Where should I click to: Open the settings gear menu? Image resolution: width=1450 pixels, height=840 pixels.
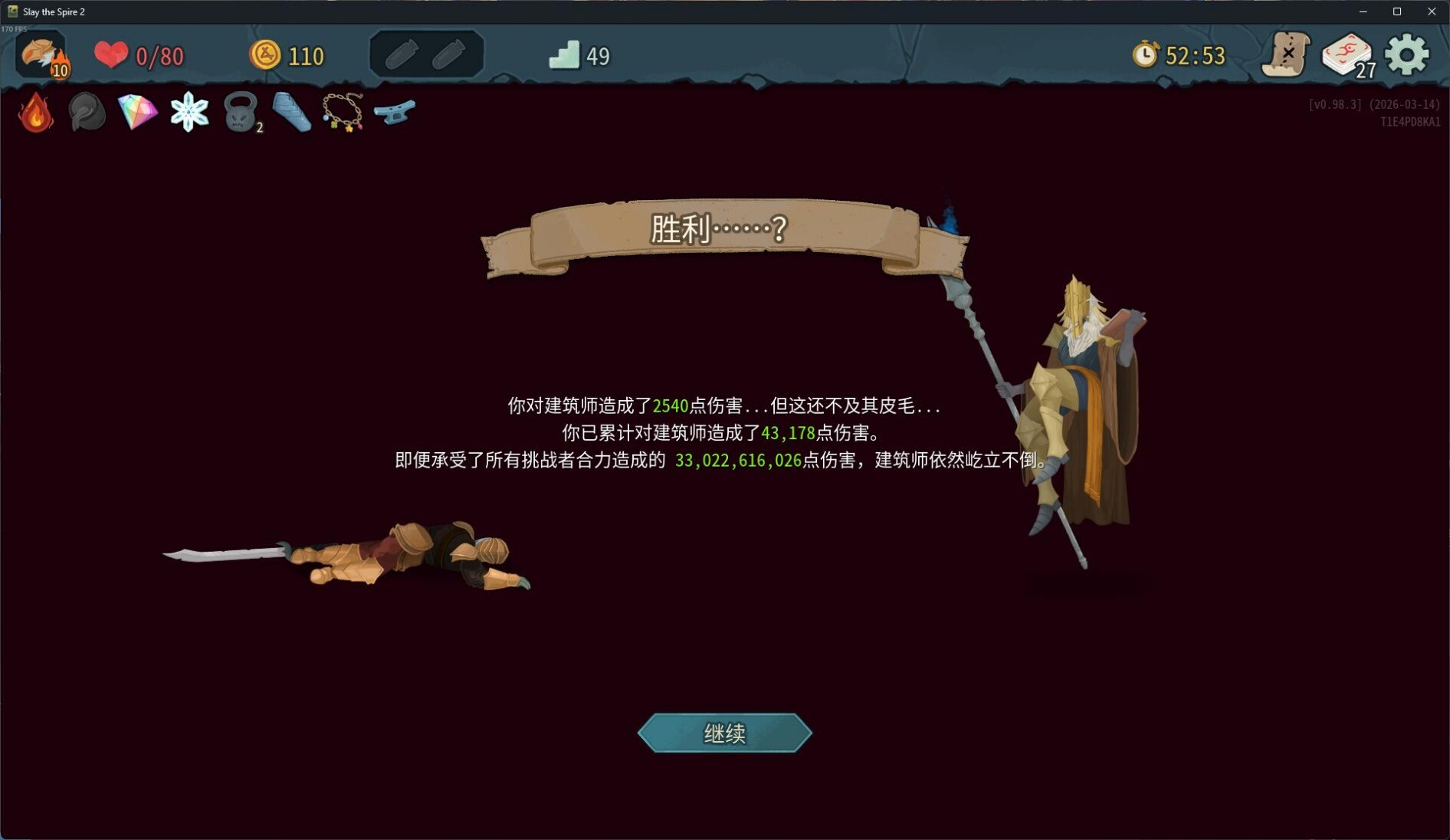[1406, 55]
